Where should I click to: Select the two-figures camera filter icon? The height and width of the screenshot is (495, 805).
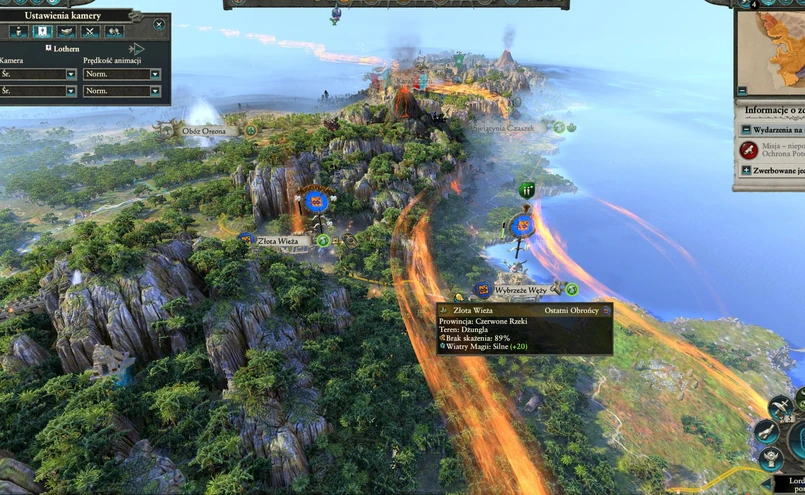point(113,31)
